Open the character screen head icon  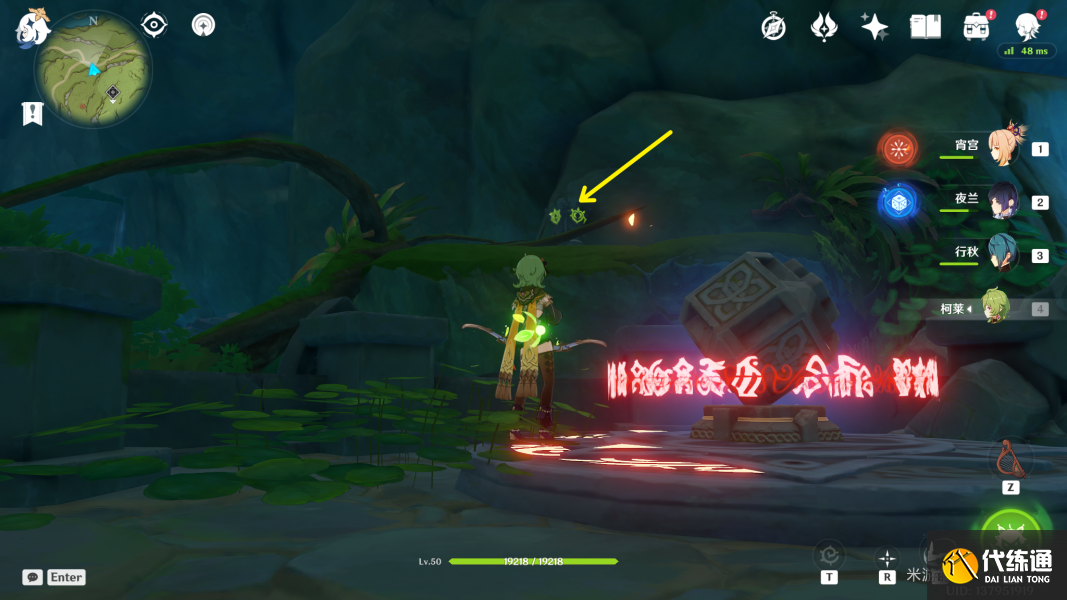[x=1027, y=27]
